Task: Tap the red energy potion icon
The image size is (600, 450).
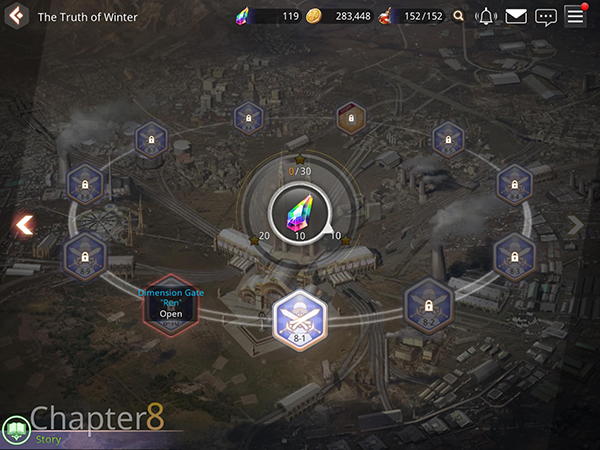Action: click(384, 16)
